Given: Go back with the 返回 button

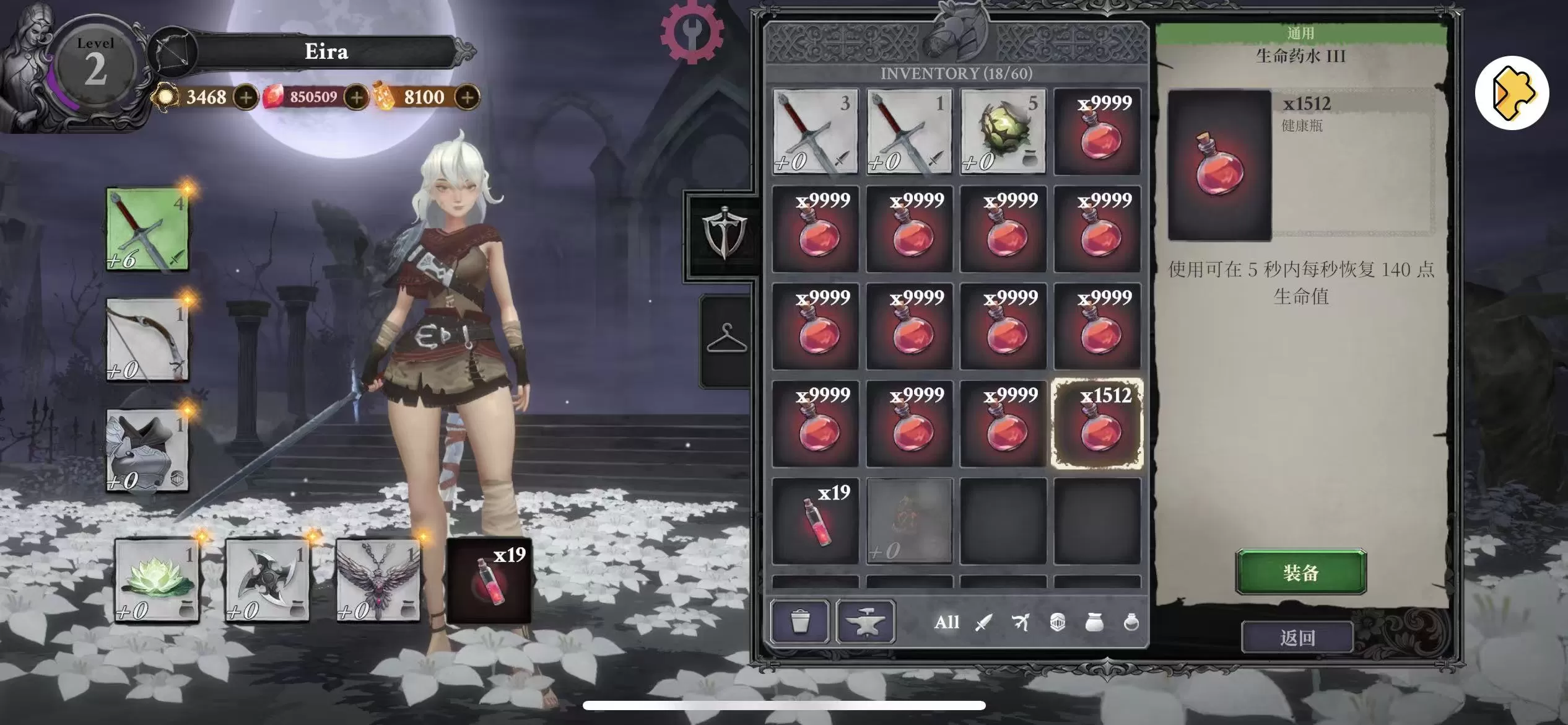Looking at the screenshot, I should point(1297,637).
